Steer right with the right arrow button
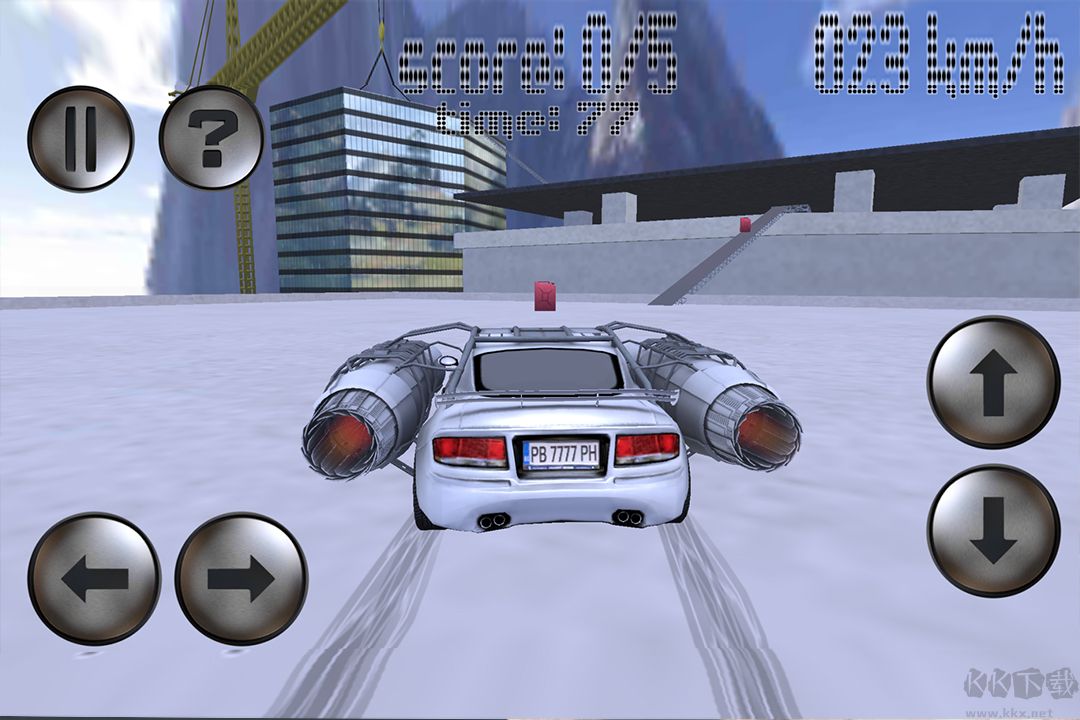The height and width of the screenshot is (720, 1080). [x=241, y=578]
